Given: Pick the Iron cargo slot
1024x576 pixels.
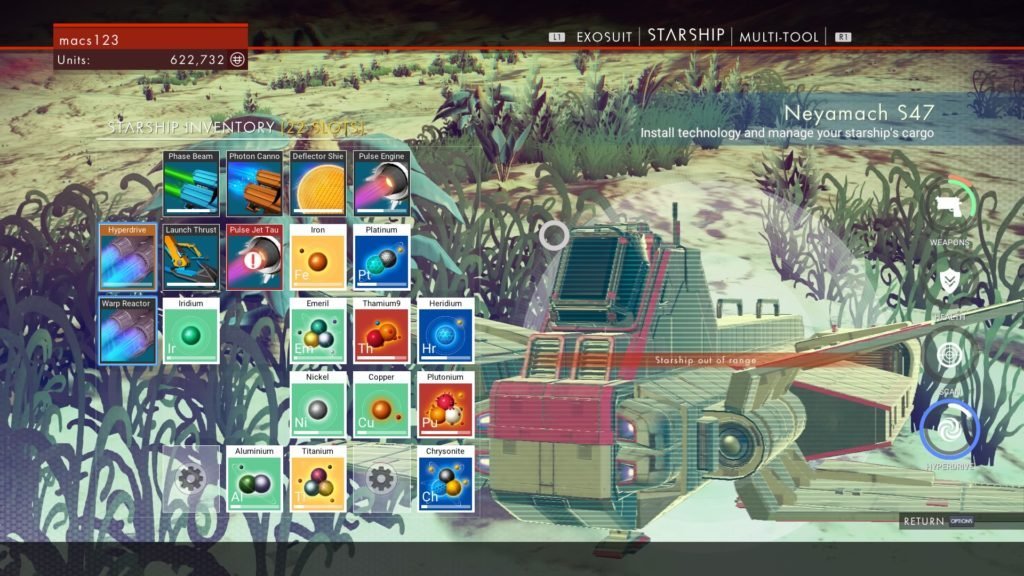Looking at the screenshot, I should tap(318, 257).
